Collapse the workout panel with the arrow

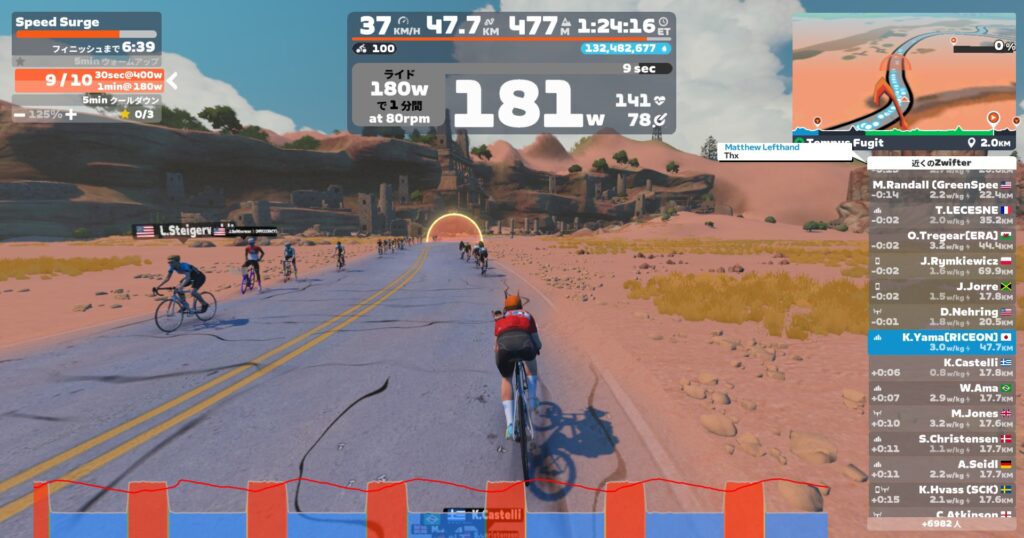tap(171, 81)
